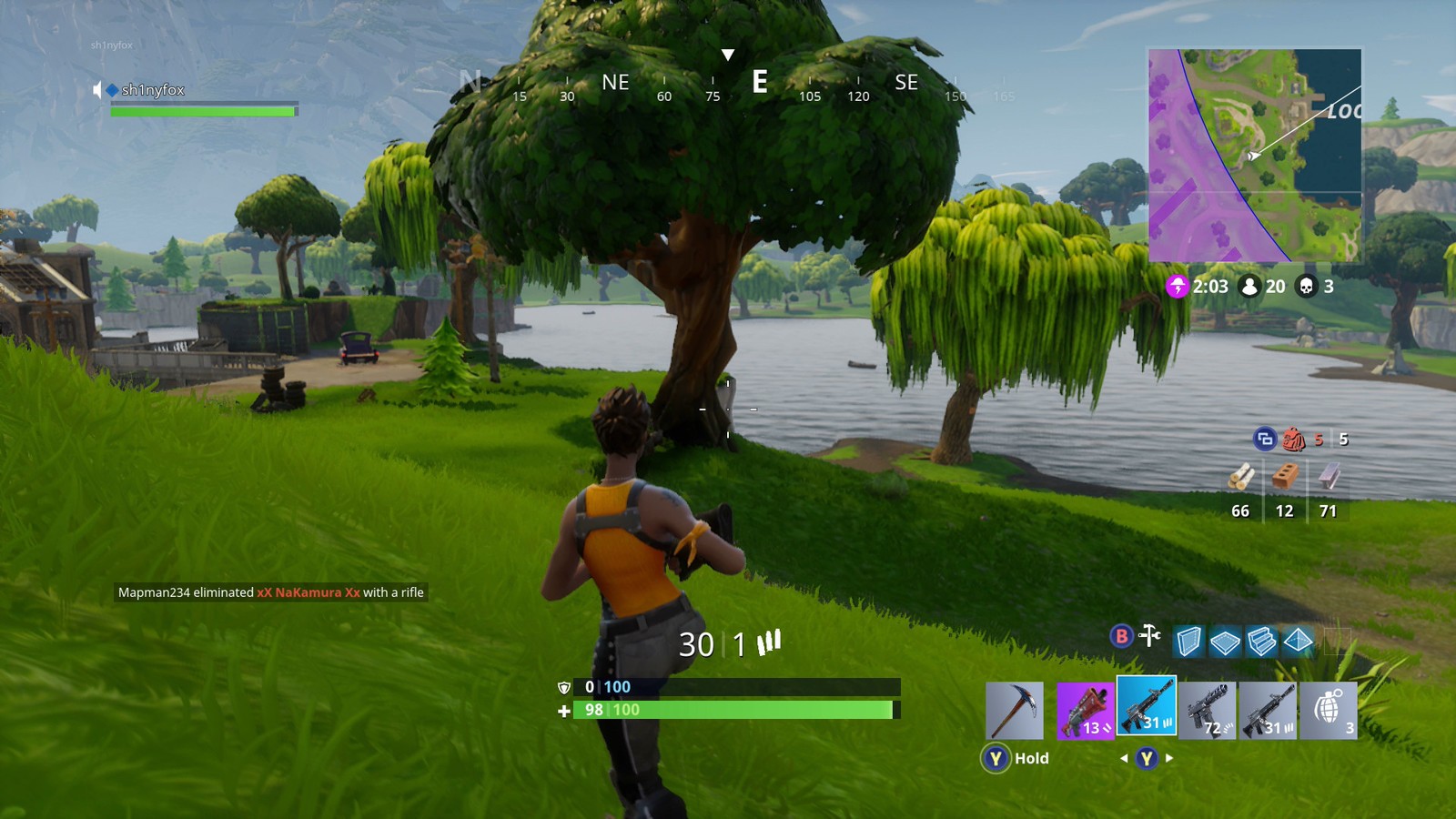The image size is (1456, 819).
Task: Select the metal beam material icon
Action: [x=1329, y=477]
